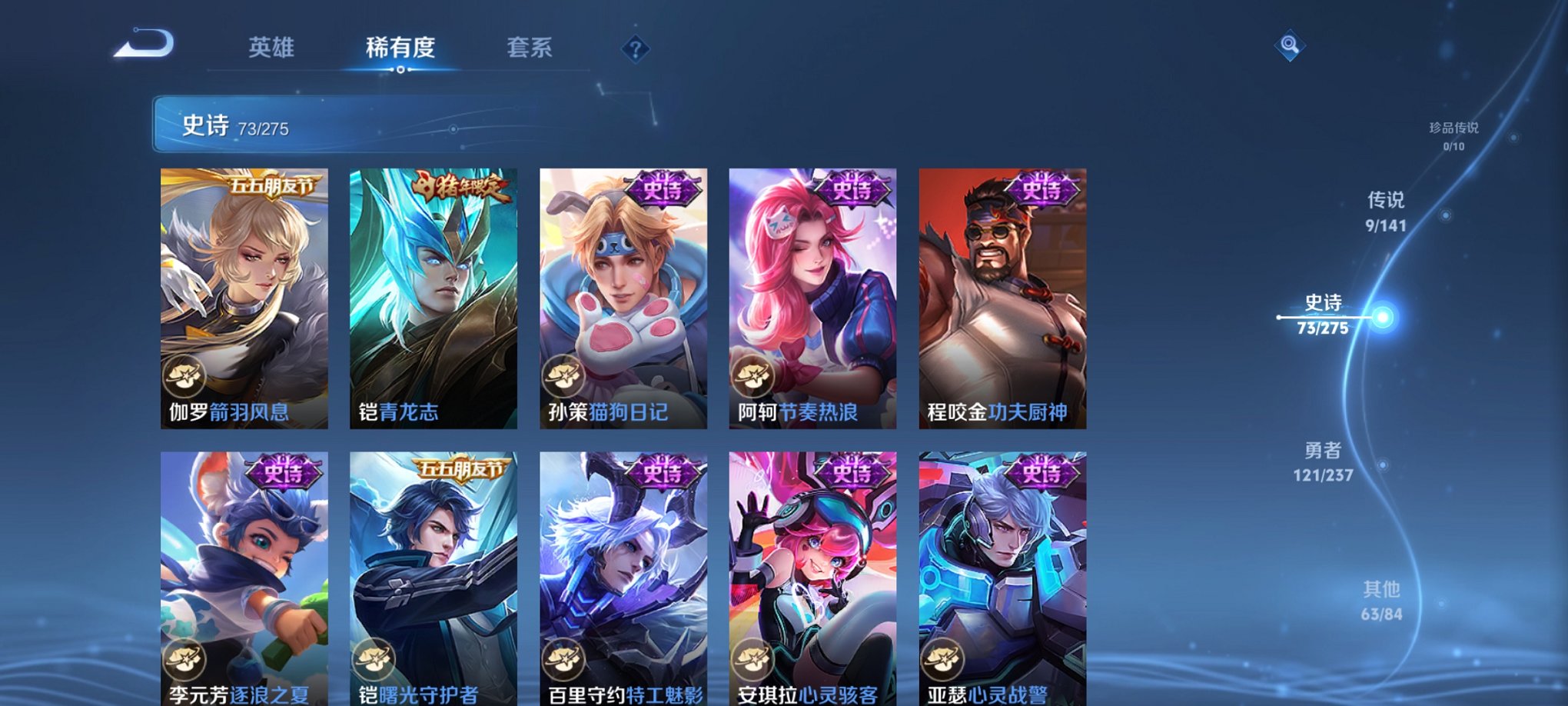Click the question mark help icon
The image size is (1568, 706).
(x=635, y=48)
